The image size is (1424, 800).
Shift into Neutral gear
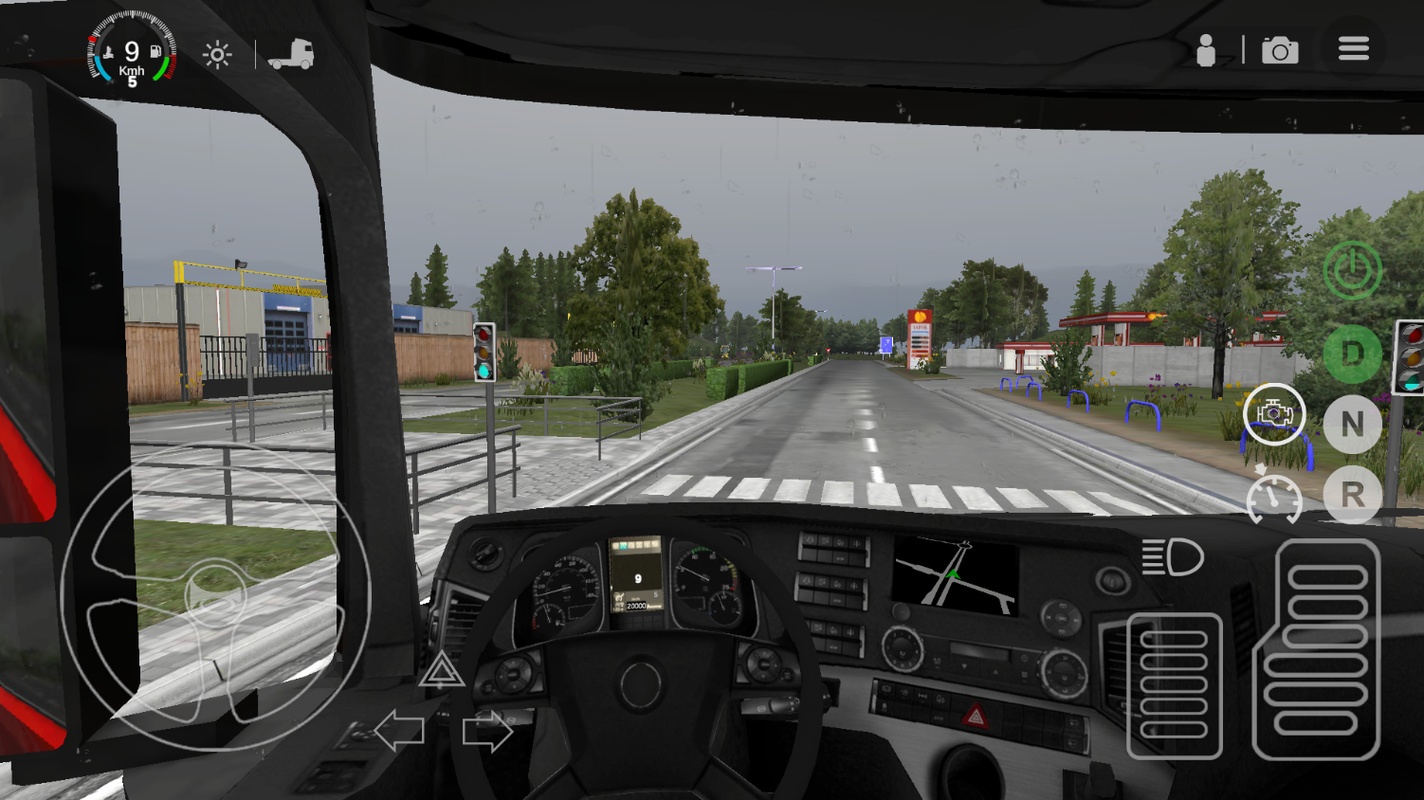[x=1352, y=425]
